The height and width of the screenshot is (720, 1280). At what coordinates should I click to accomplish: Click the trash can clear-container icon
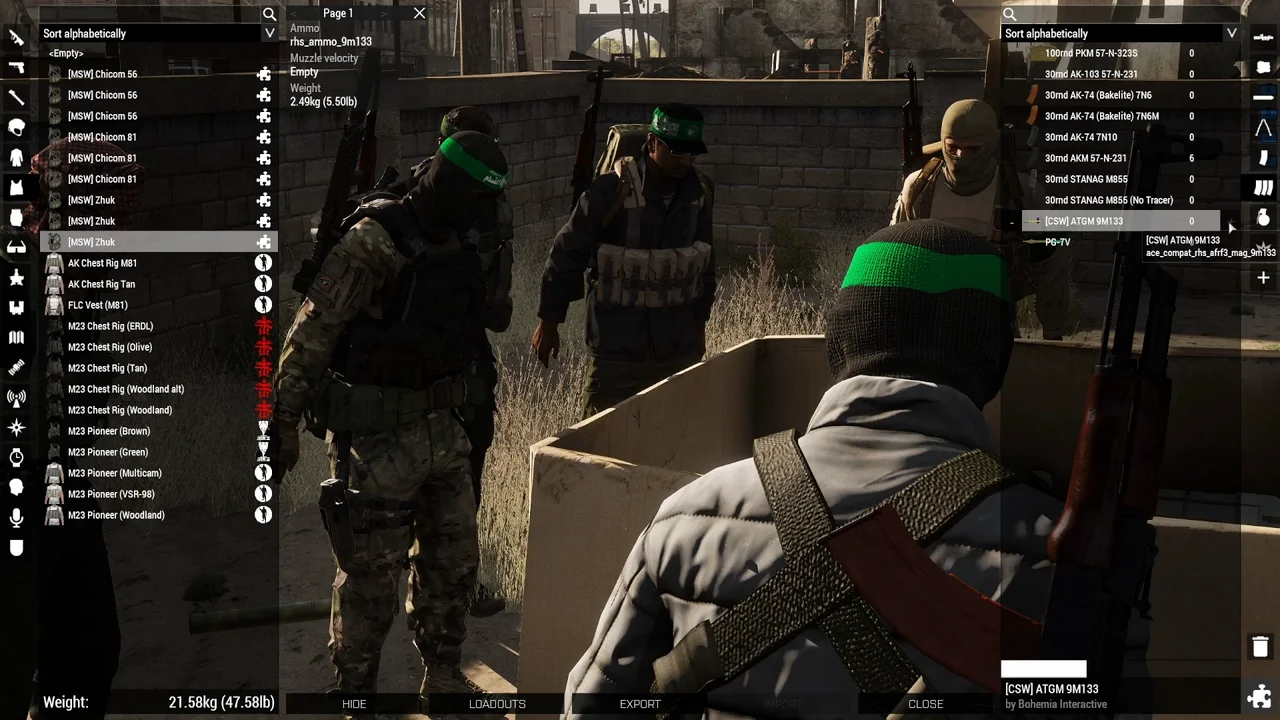pos(1260,647)
